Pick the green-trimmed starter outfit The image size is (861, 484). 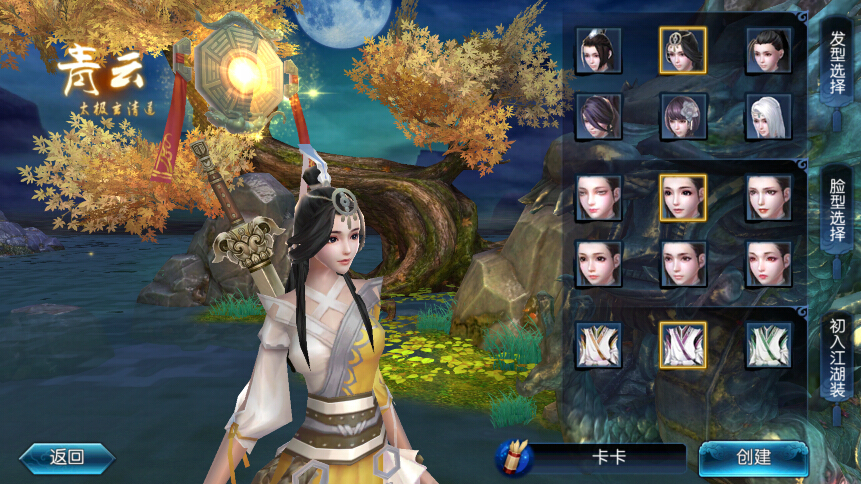(x=768, y=345)
